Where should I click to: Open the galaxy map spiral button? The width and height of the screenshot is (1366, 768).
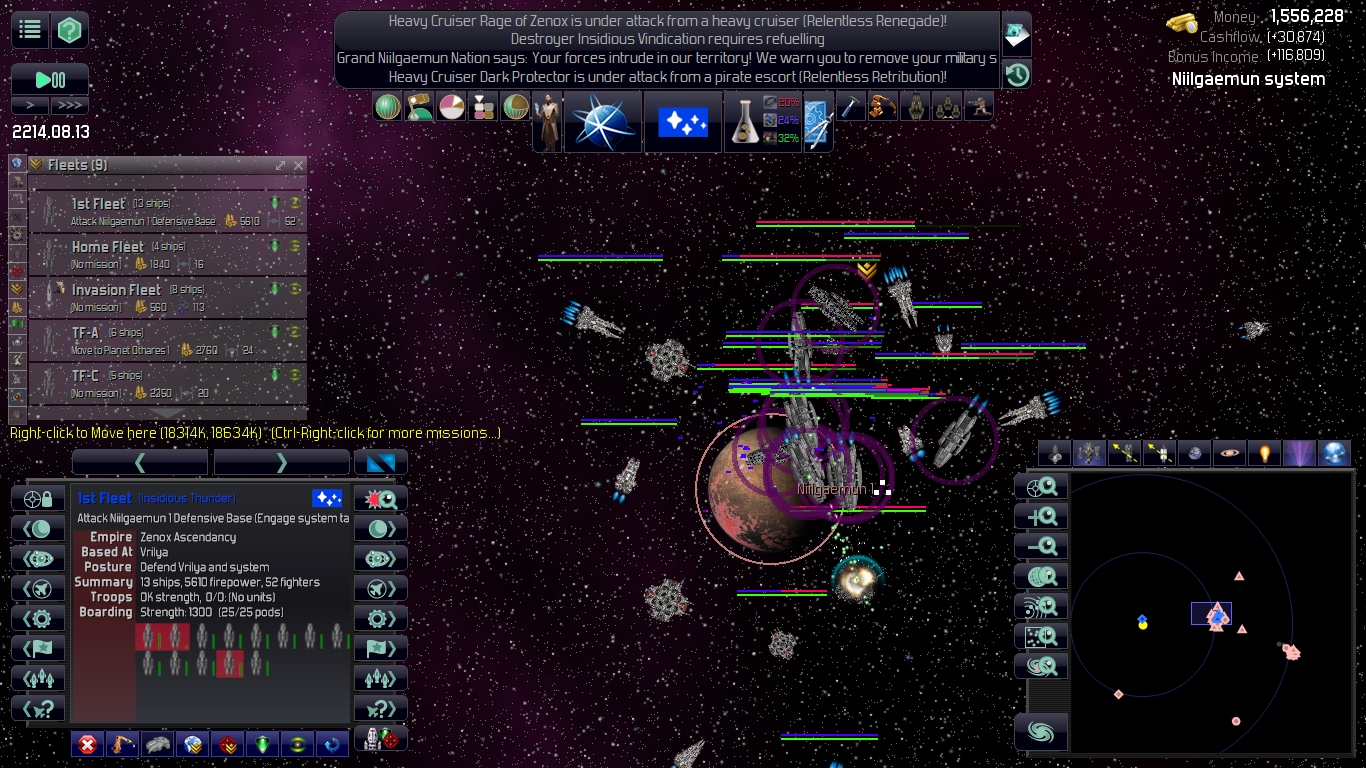1041,732
